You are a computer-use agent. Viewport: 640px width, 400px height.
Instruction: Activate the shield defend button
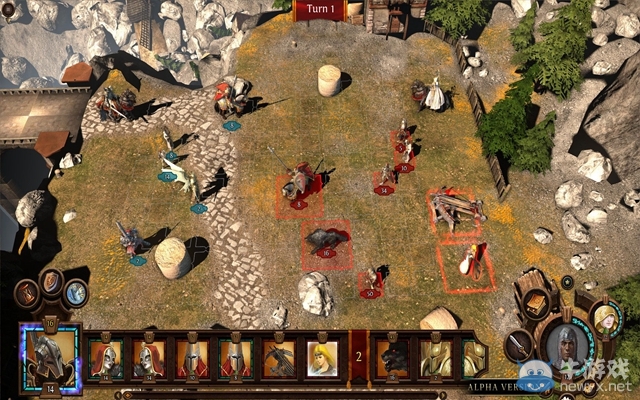(x=52, y=281)
